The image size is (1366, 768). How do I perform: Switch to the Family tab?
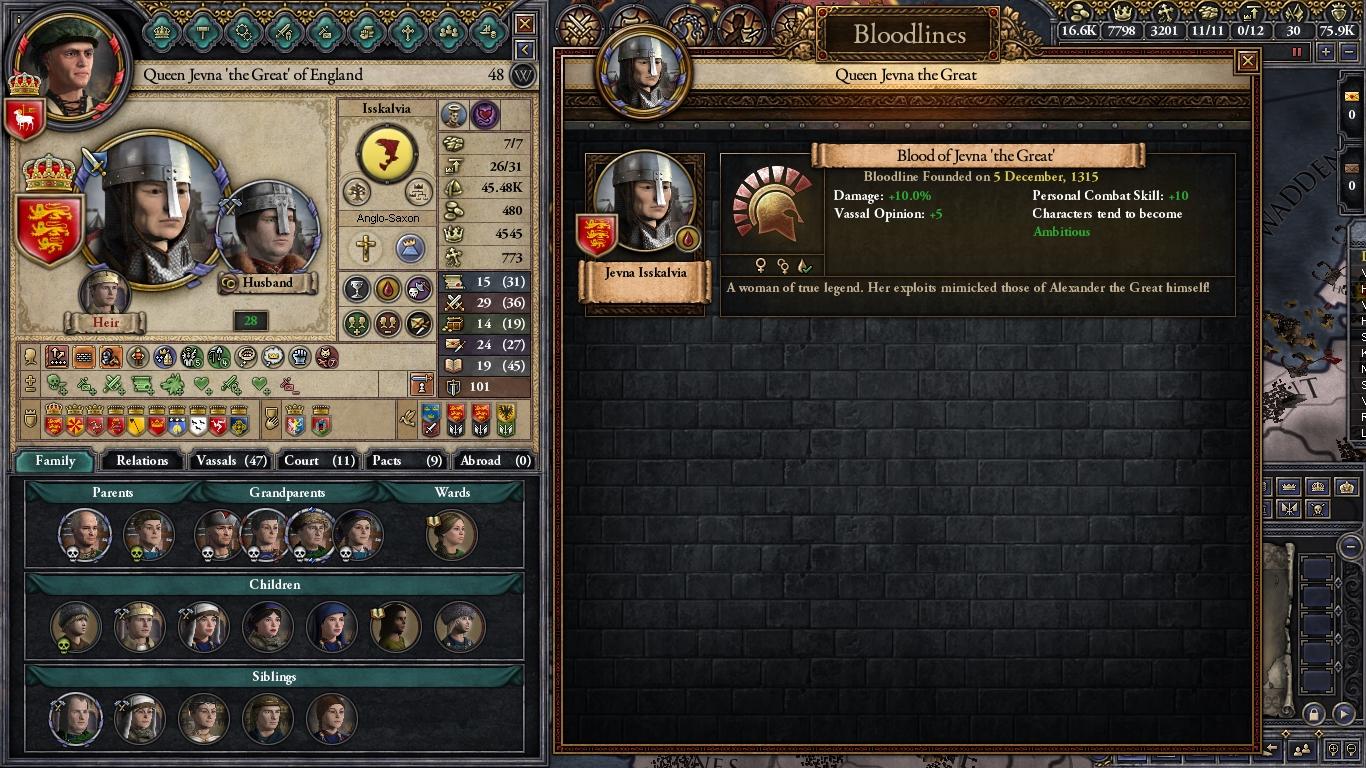(55, 461)
